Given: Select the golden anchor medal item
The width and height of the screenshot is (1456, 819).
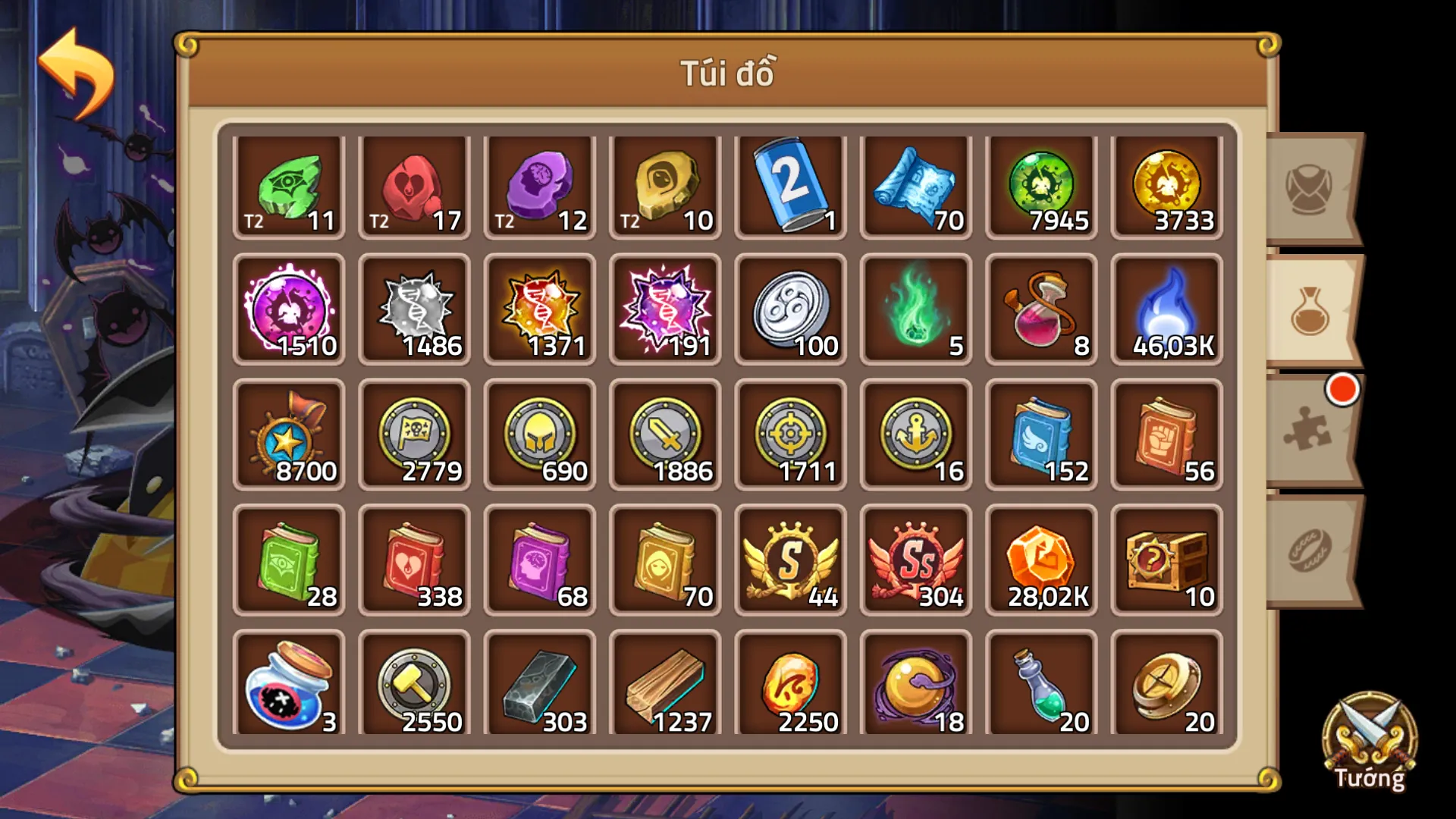Looking at the screenshot, I should [x=915, y=436].
